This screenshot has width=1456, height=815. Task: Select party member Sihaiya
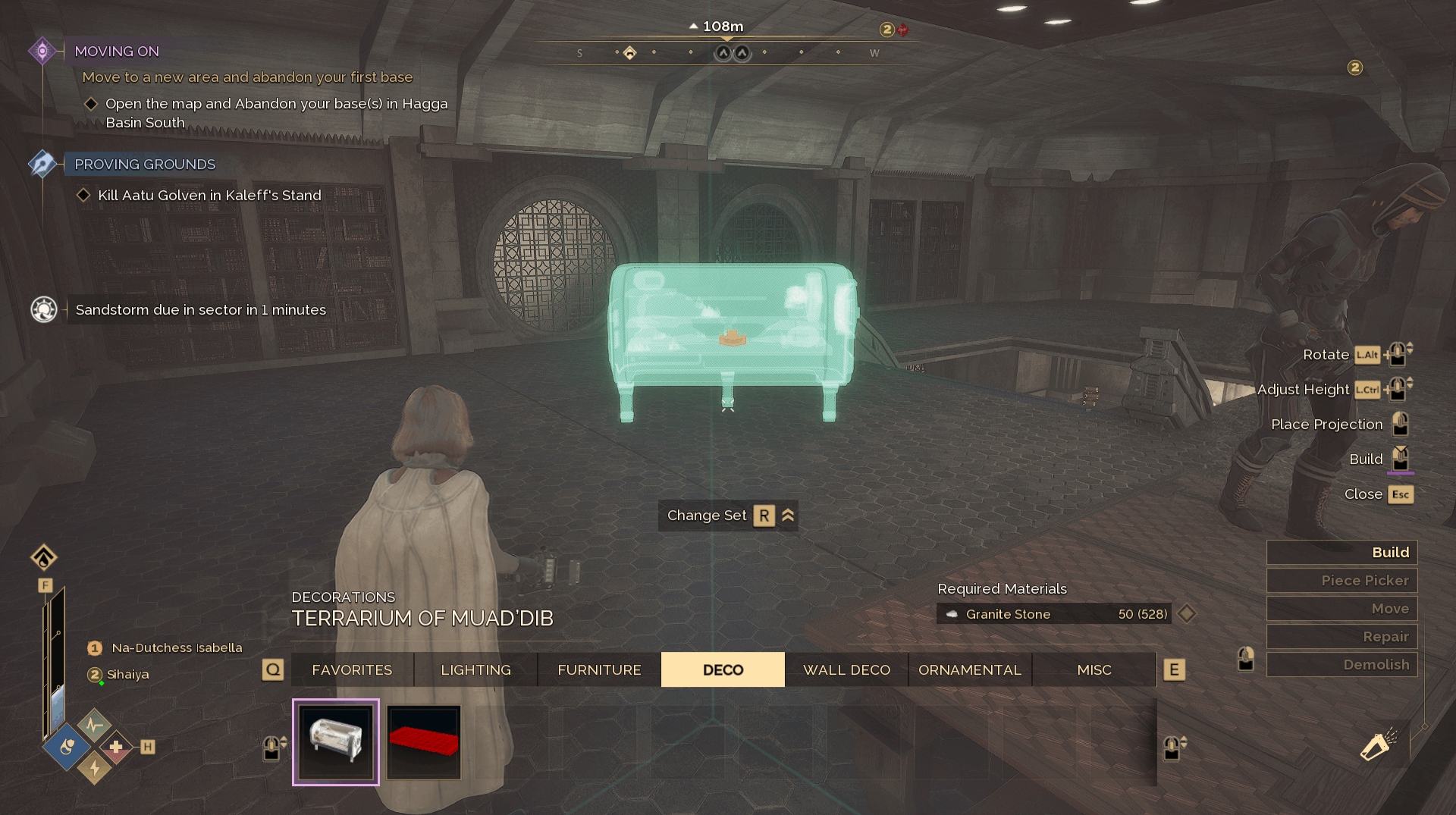[x=127, y=675]
